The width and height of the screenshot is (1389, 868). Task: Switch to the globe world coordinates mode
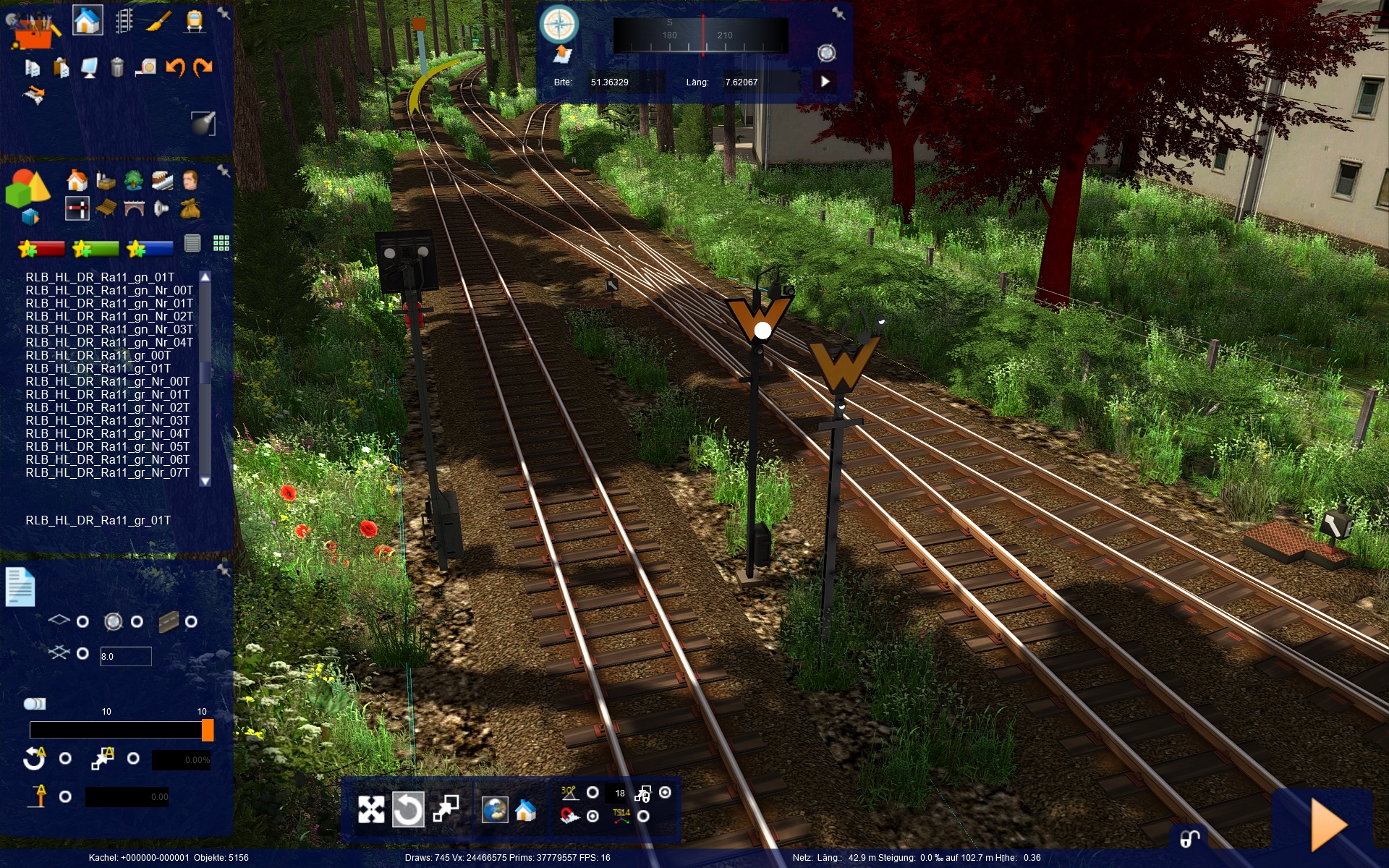[x=495, y=809]
